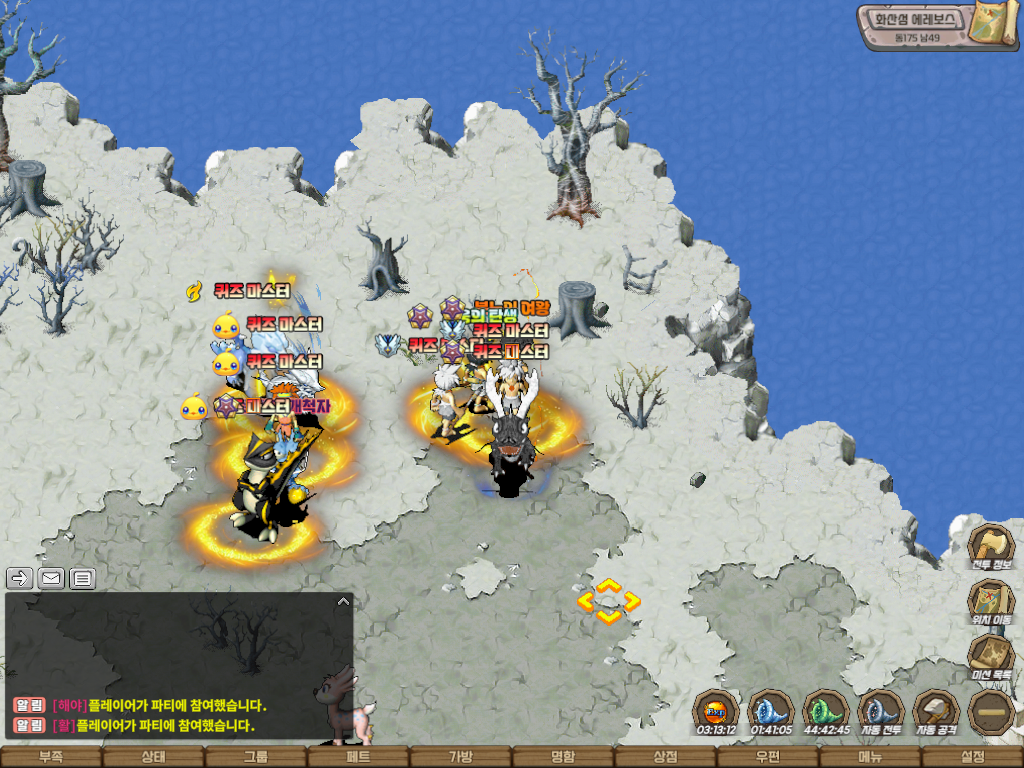
Task: Open 위치 이동 location move map icon
Action: click(991, 602)
